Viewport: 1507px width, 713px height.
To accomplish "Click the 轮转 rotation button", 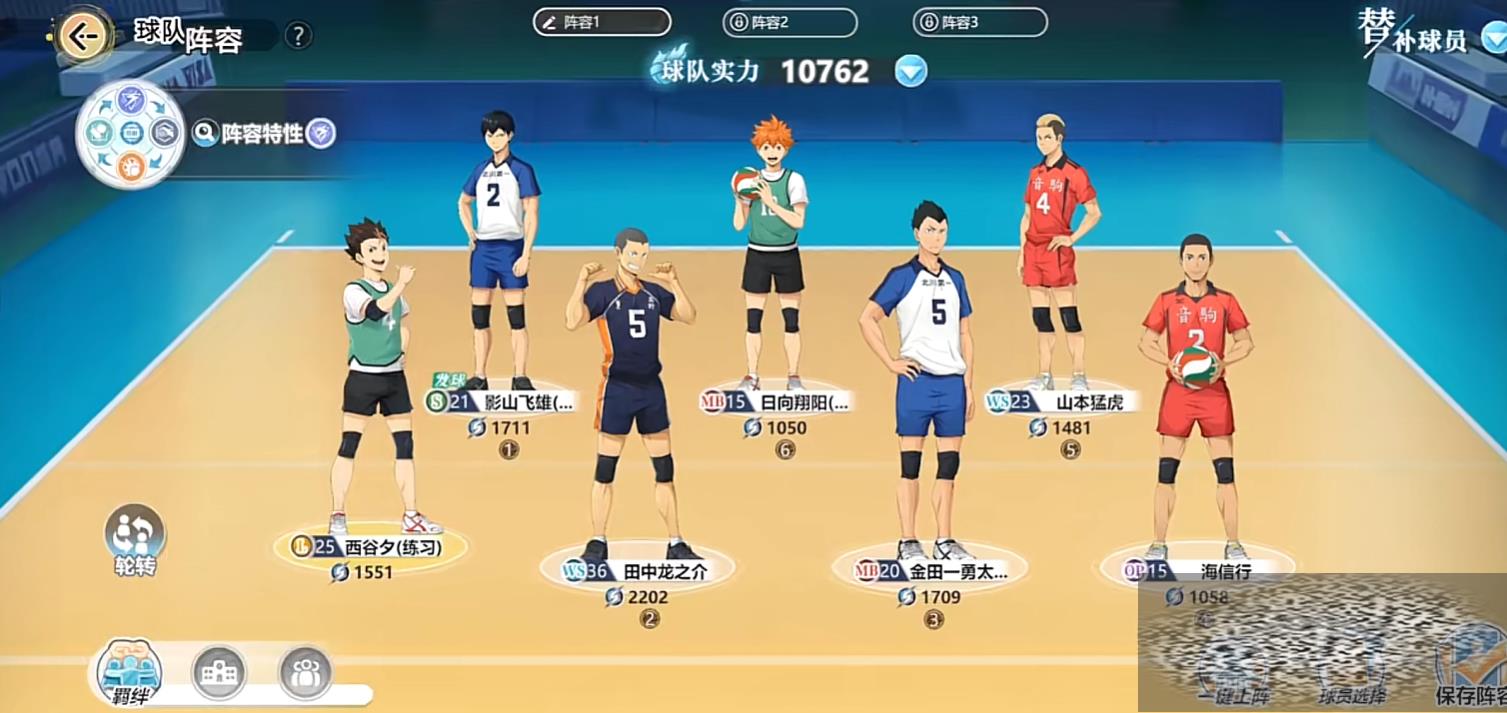I will [x=135, y=540].
